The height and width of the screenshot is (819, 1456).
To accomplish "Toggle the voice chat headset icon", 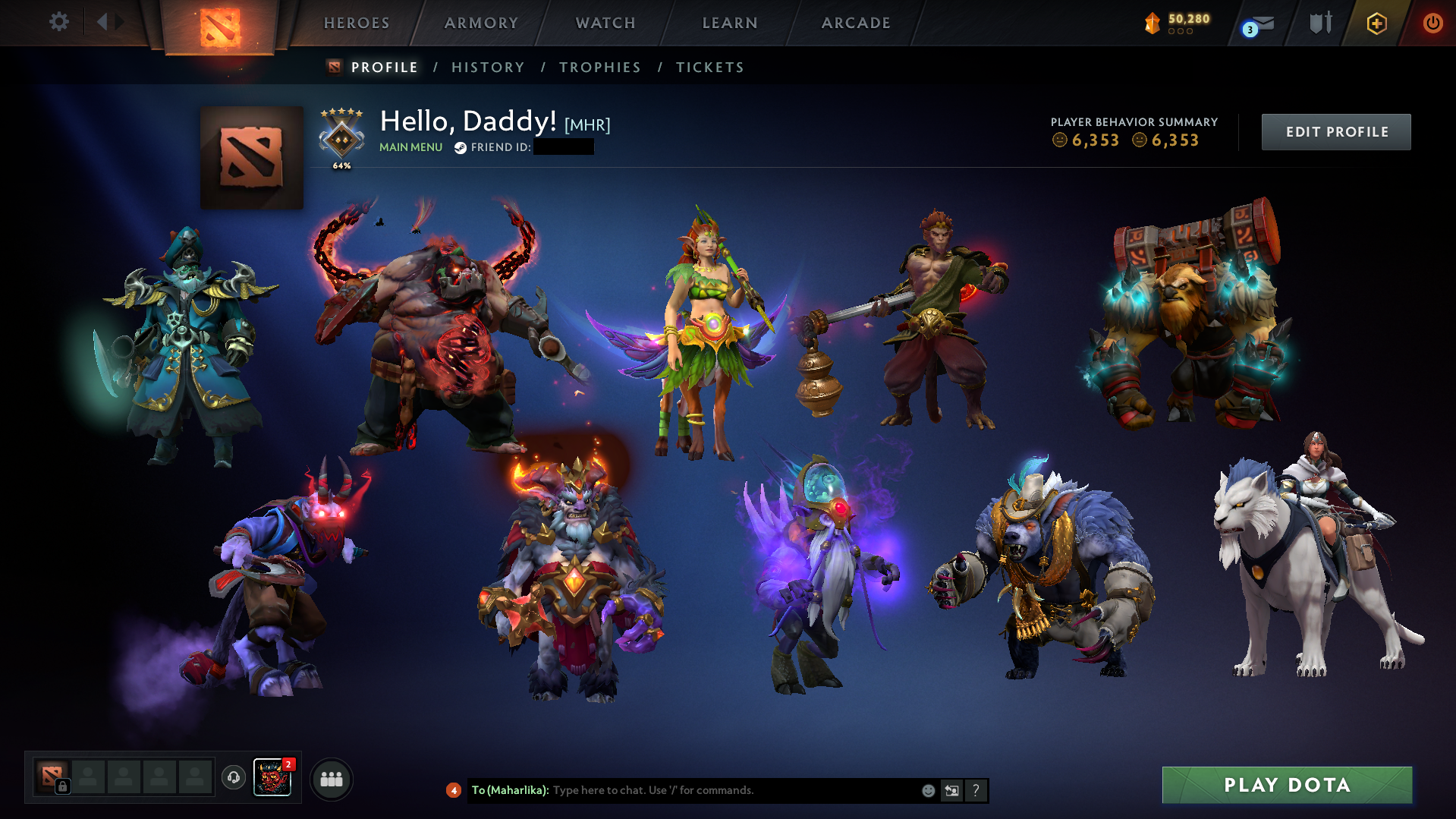I will click(234, 778).
